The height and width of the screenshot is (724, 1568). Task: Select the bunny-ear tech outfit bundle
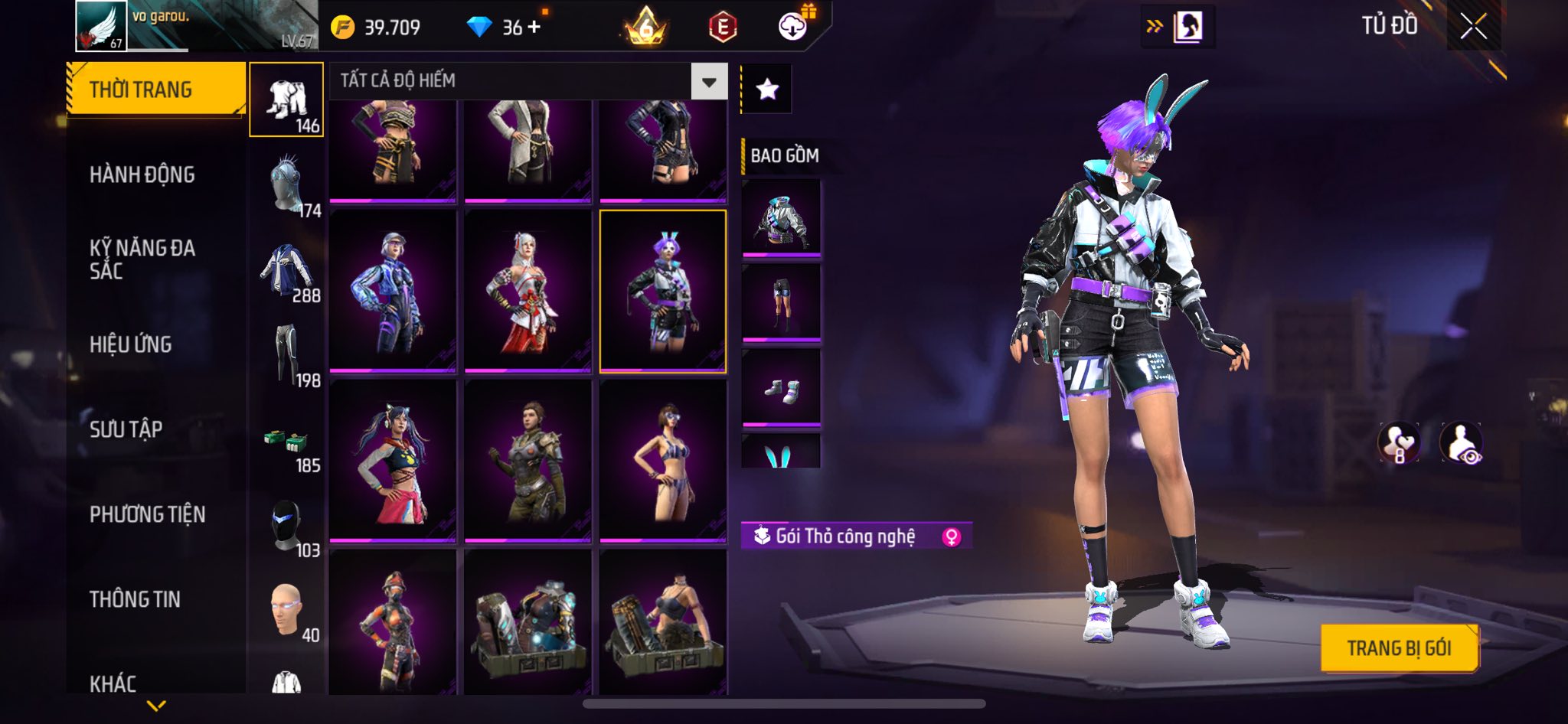[x=663, y=291]
